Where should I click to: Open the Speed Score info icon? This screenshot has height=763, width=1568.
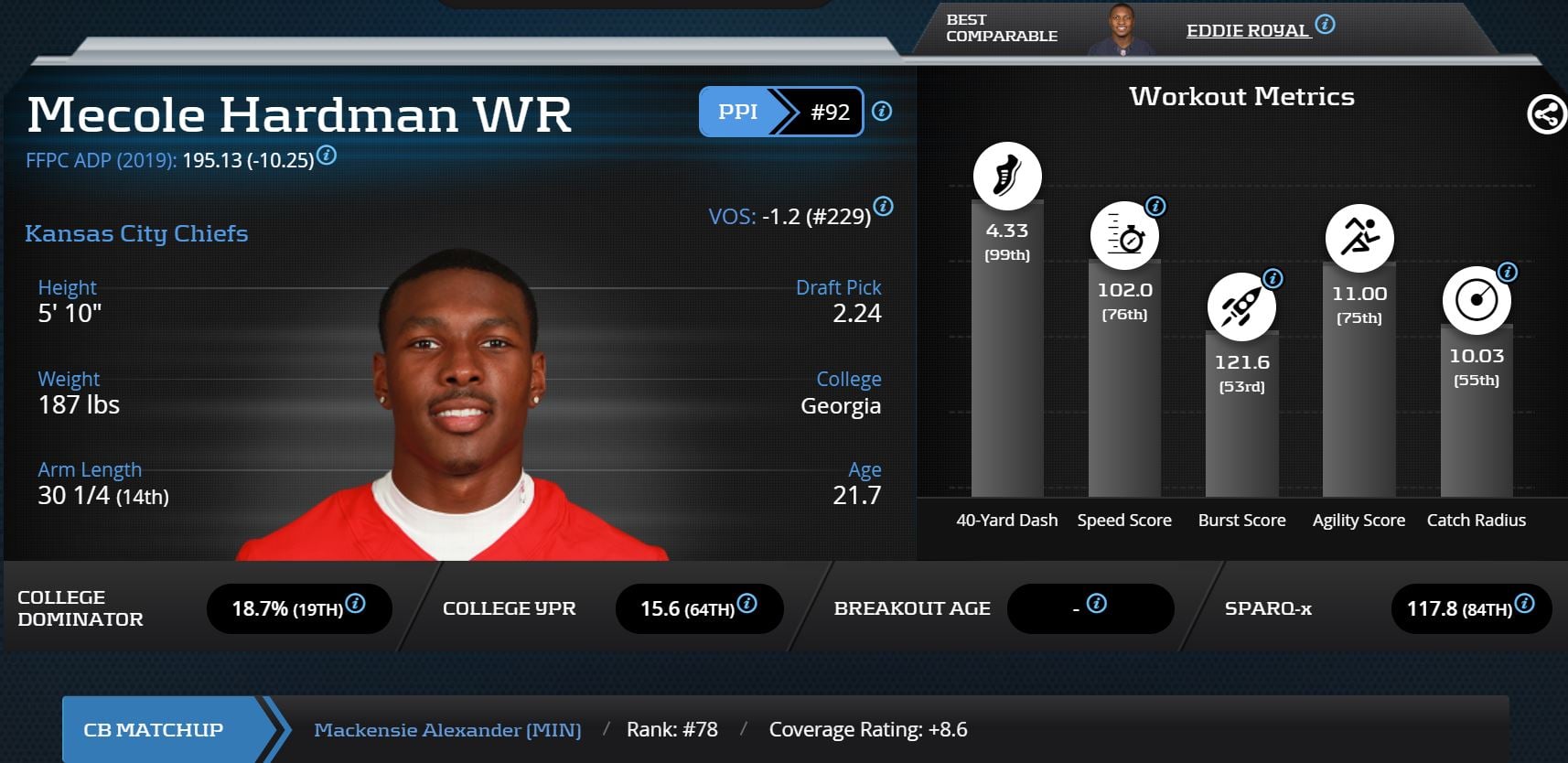coord(1155,206)
